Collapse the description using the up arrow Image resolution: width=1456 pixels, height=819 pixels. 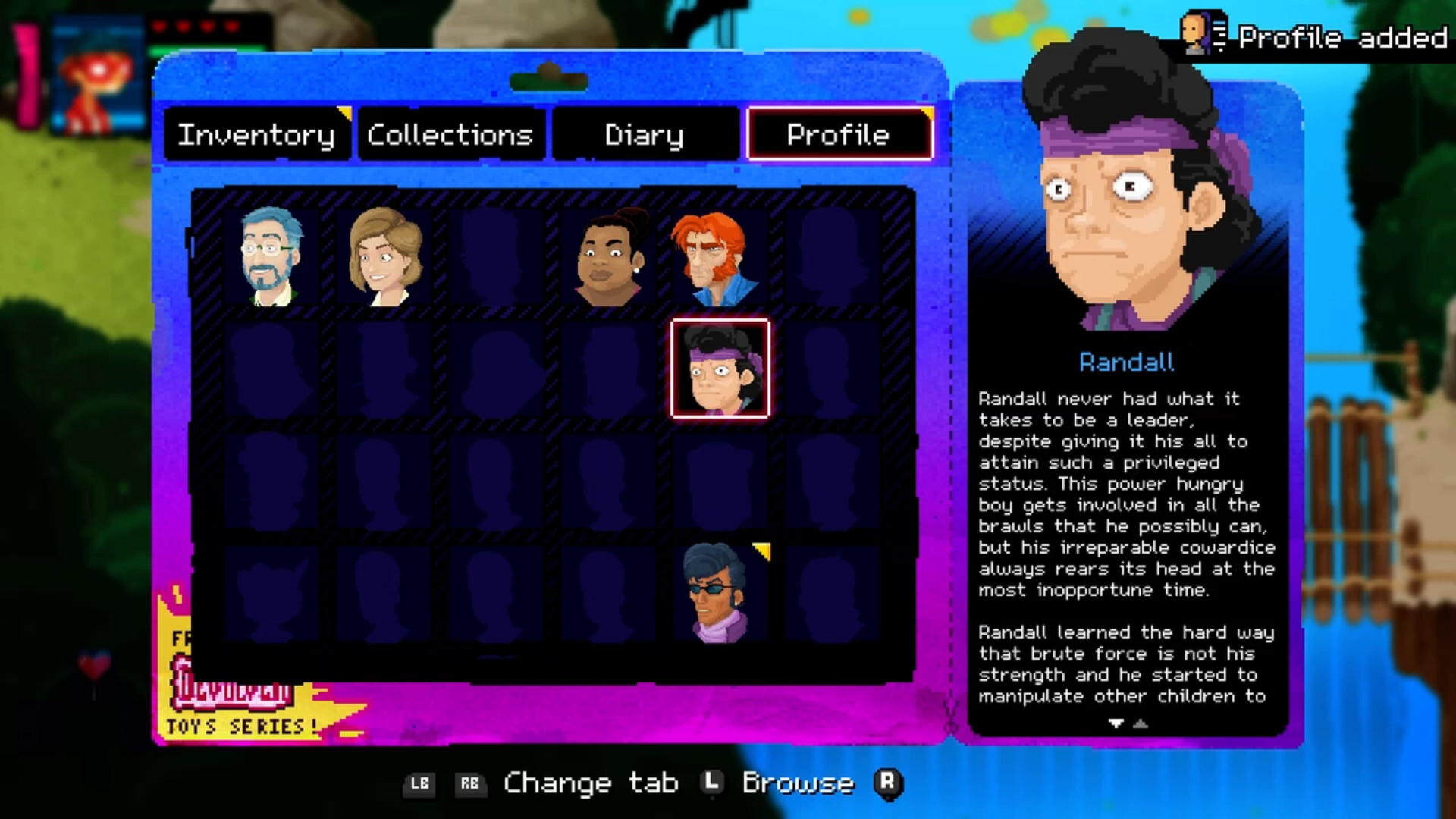1142,724
